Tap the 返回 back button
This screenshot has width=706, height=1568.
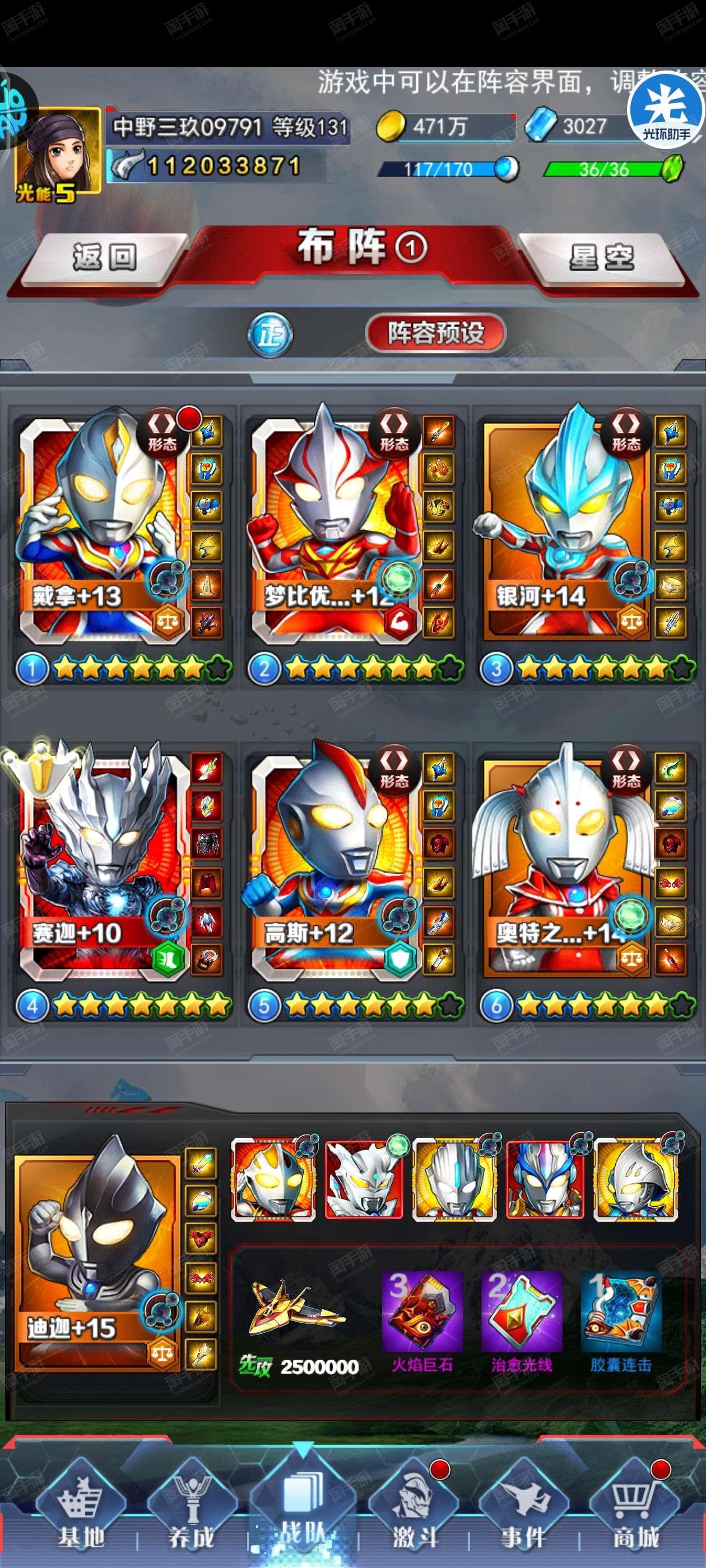coord(104,257)
